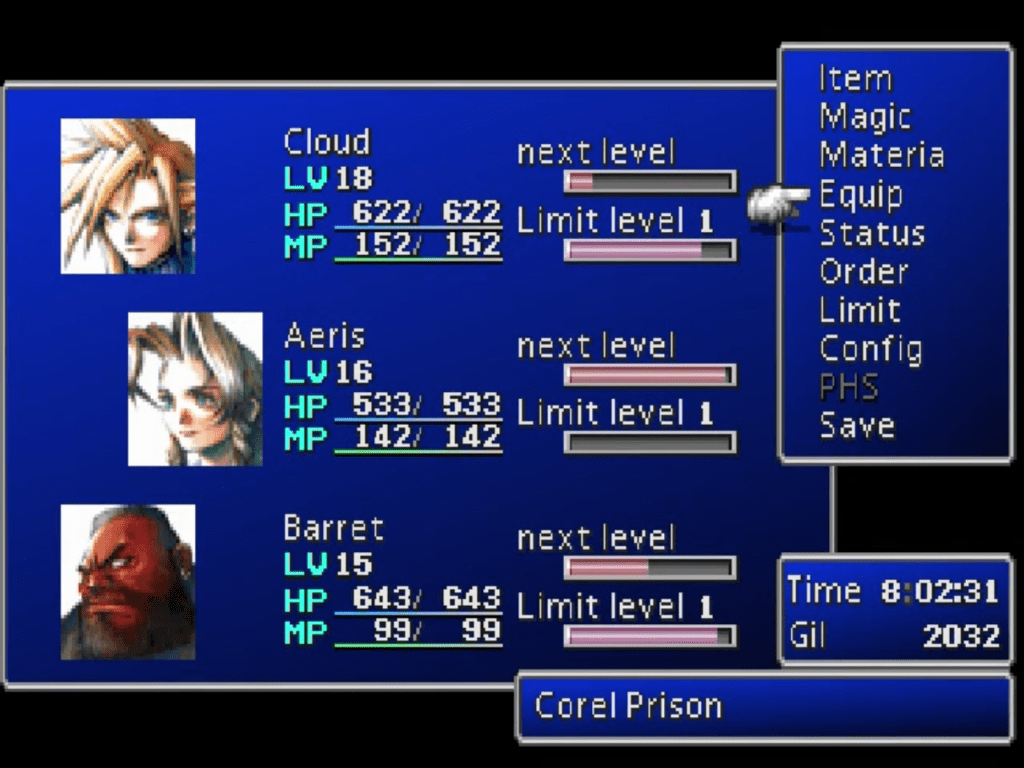1024x768 pixels.
Task: Show the Status screen
Action: pos(871,233)
